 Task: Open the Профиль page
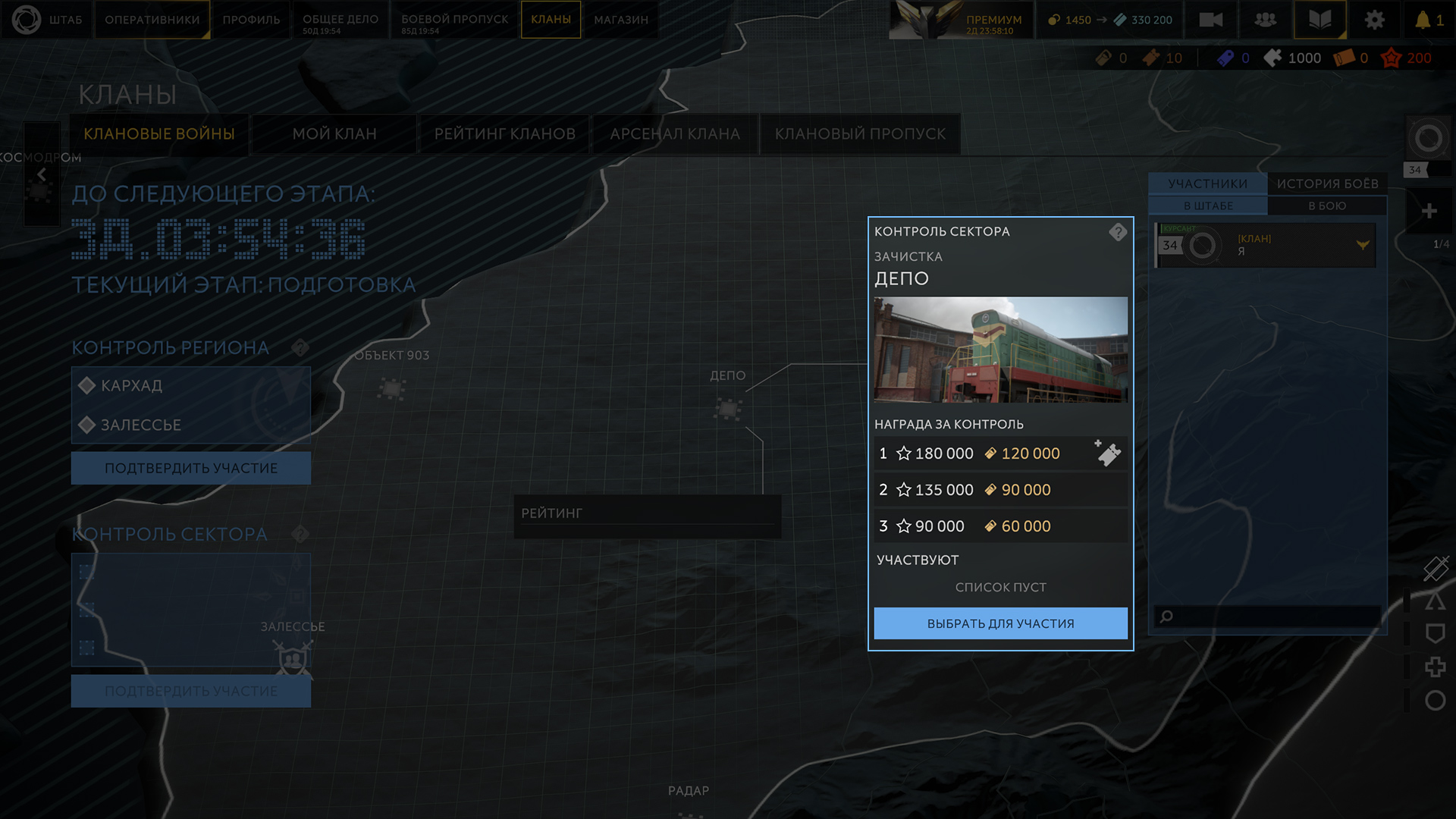tap(251, 20)
